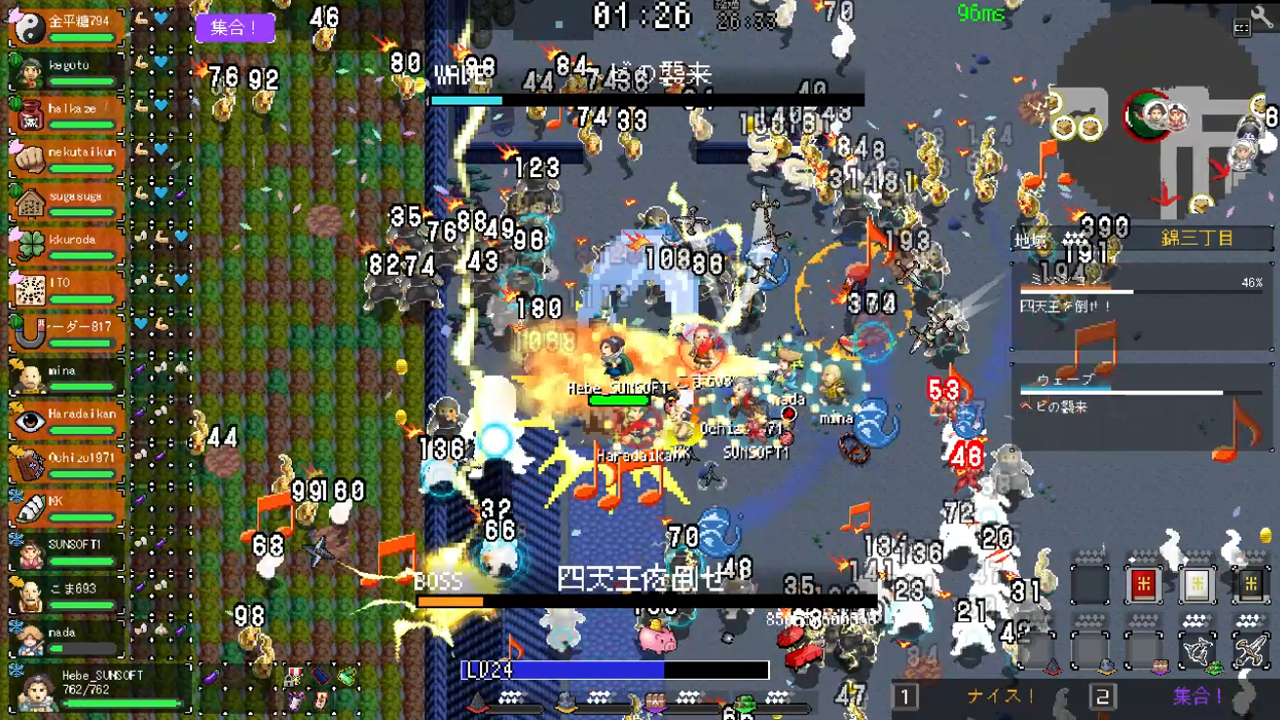Click the shuriken weapon icon
1280x720 pixels.
[1197, 648]
